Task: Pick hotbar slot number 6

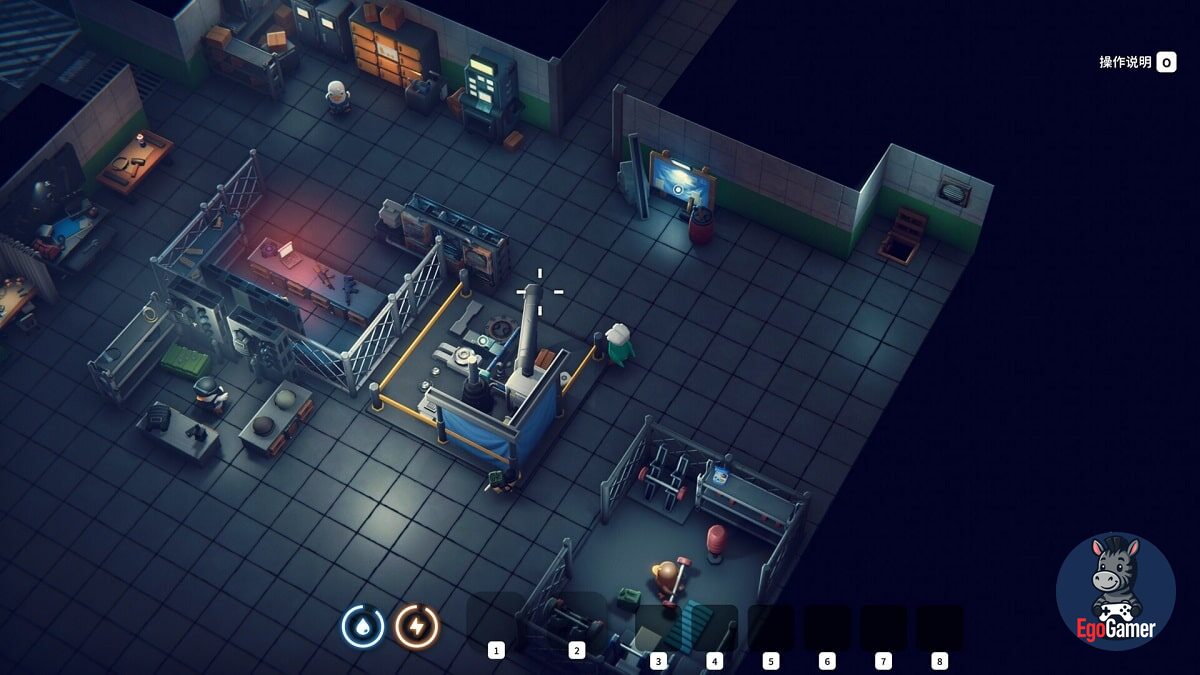Action: point(827,628)
